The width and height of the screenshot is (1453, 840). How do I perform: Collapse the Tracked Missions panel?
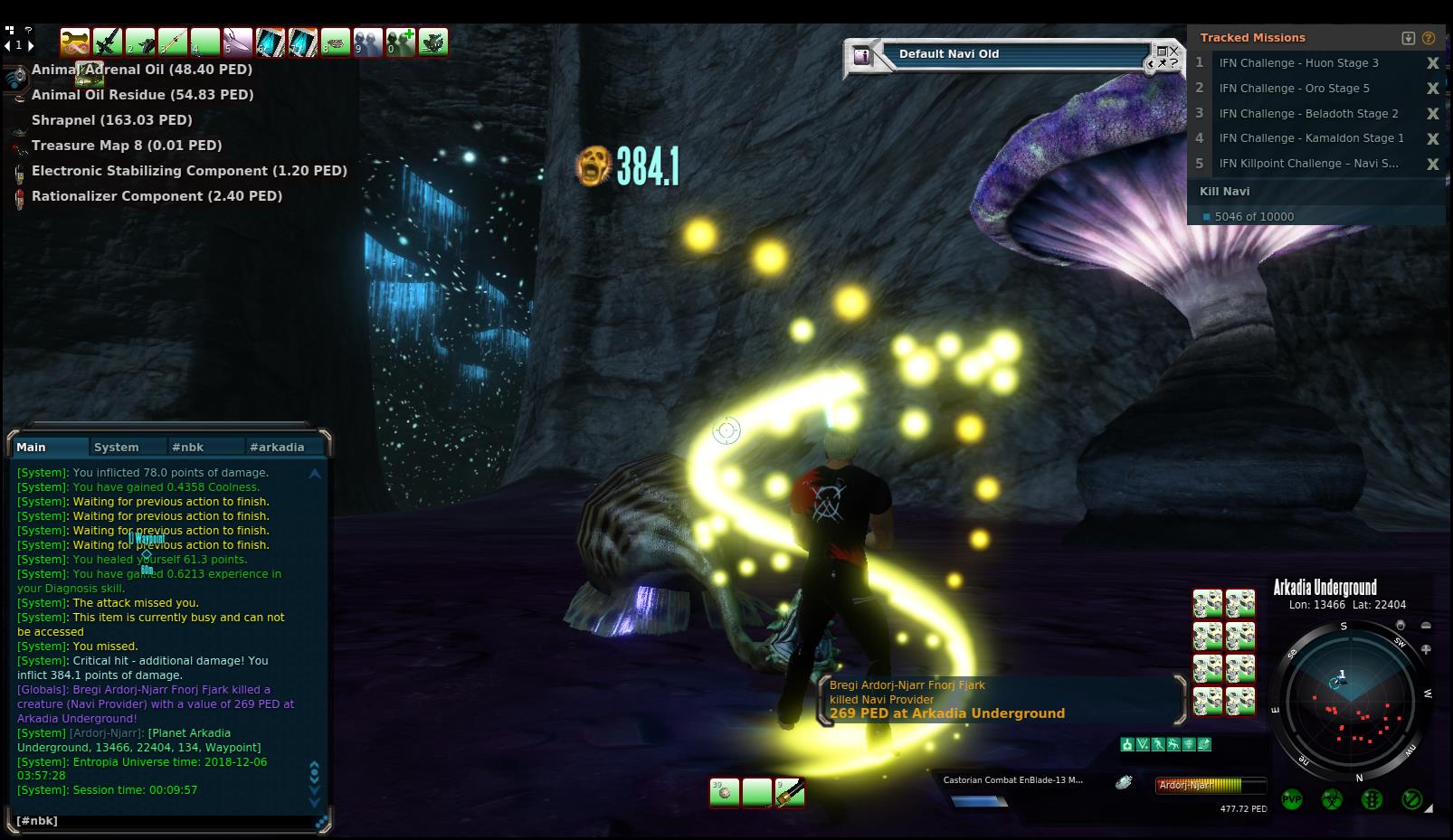pos(1409,38)
